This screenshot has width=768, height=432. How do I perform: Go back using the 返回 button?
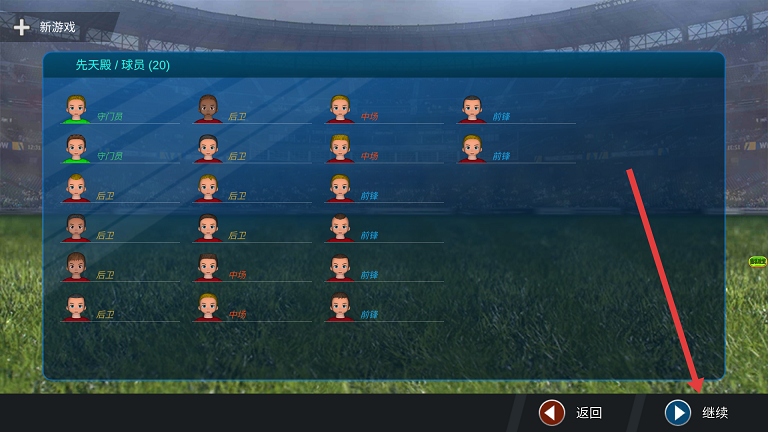coord(572,412)
